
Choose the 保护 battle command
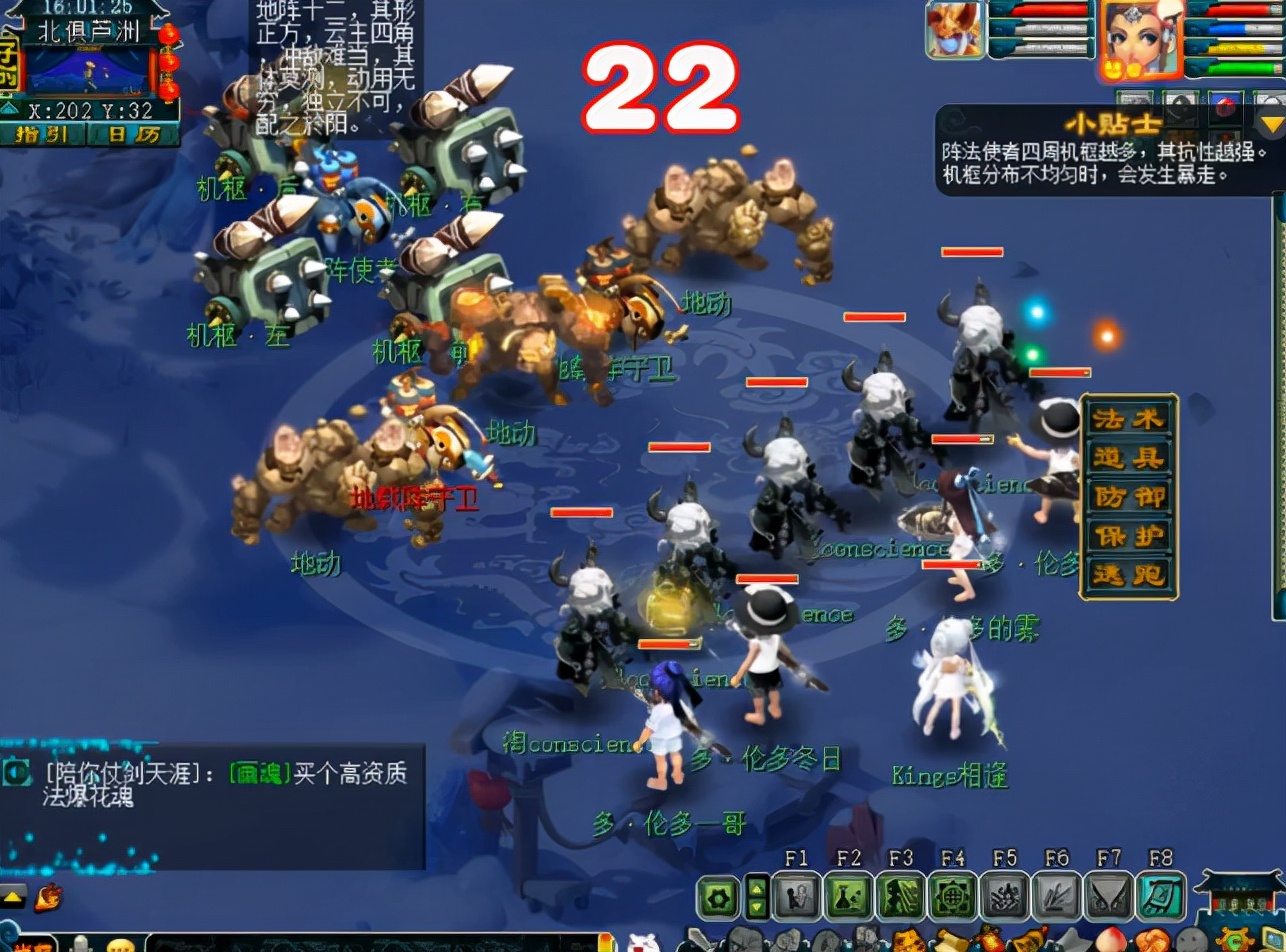[1129, 536]
